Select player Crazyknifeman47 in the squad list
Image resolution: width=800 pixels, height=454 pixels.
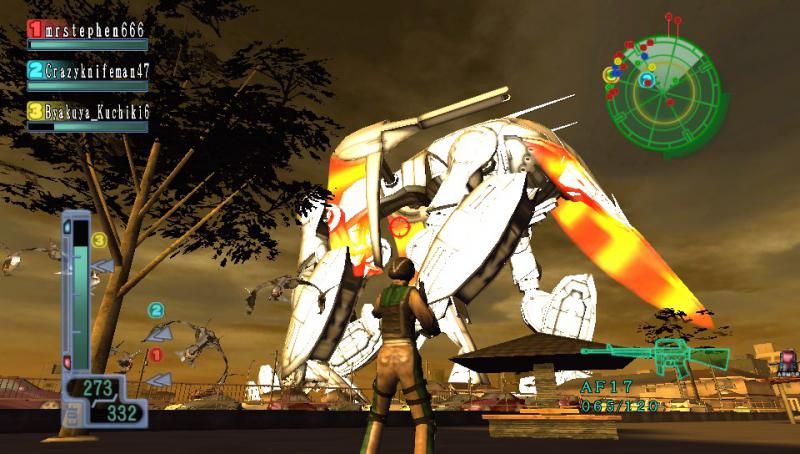[88, 71]
